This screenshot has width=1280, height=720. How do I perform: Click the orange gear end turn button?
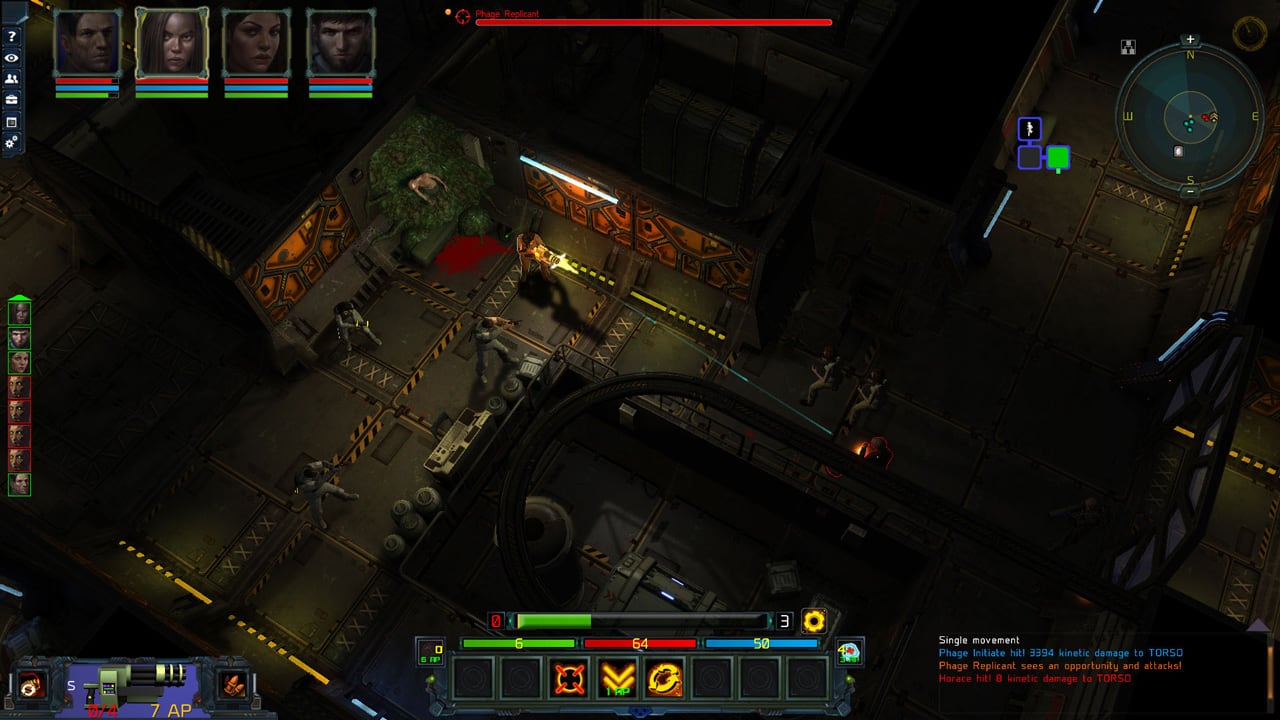(814, 621)
